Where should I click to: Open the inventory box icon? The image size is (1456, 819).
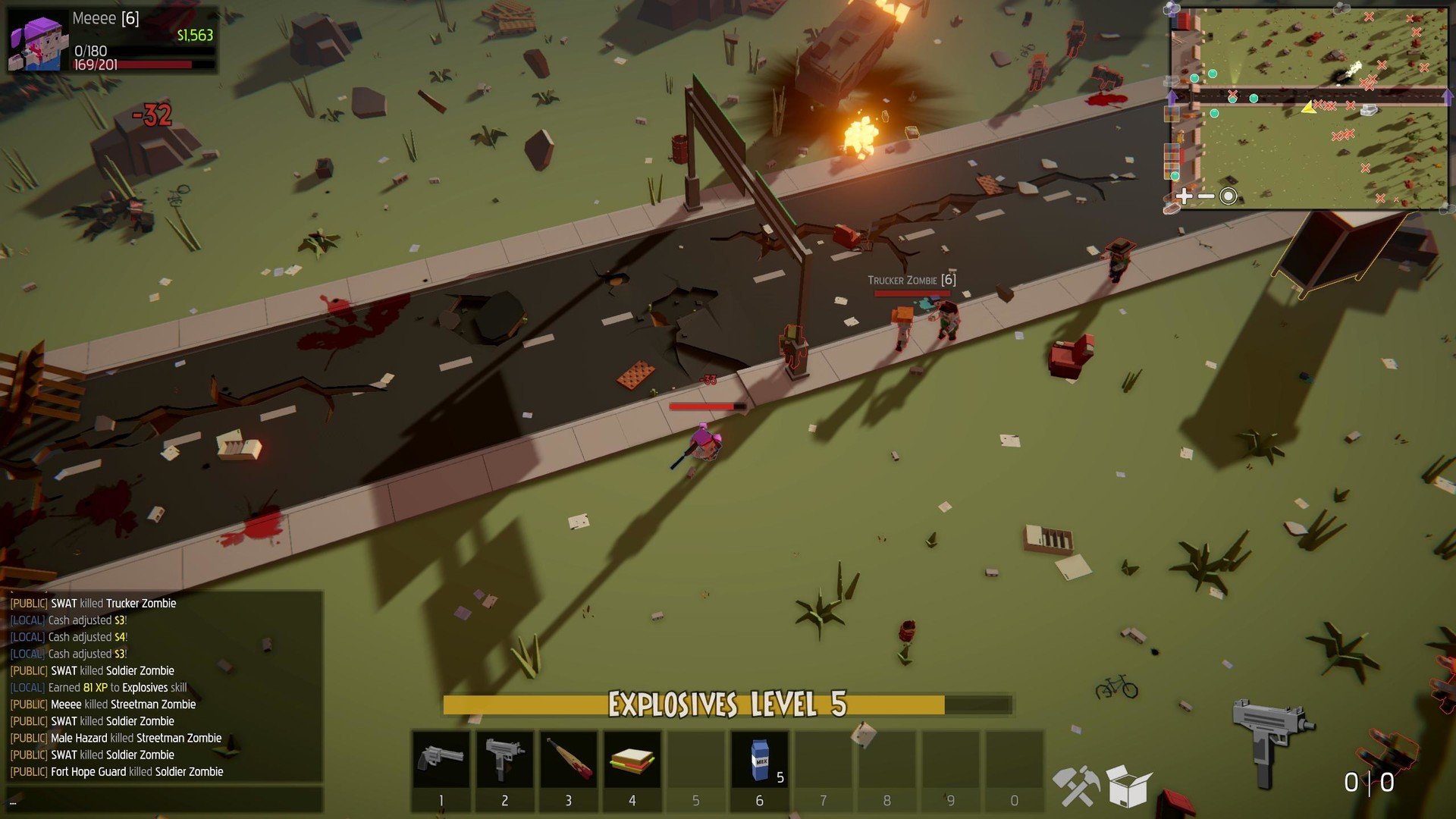coord(1128,786)
